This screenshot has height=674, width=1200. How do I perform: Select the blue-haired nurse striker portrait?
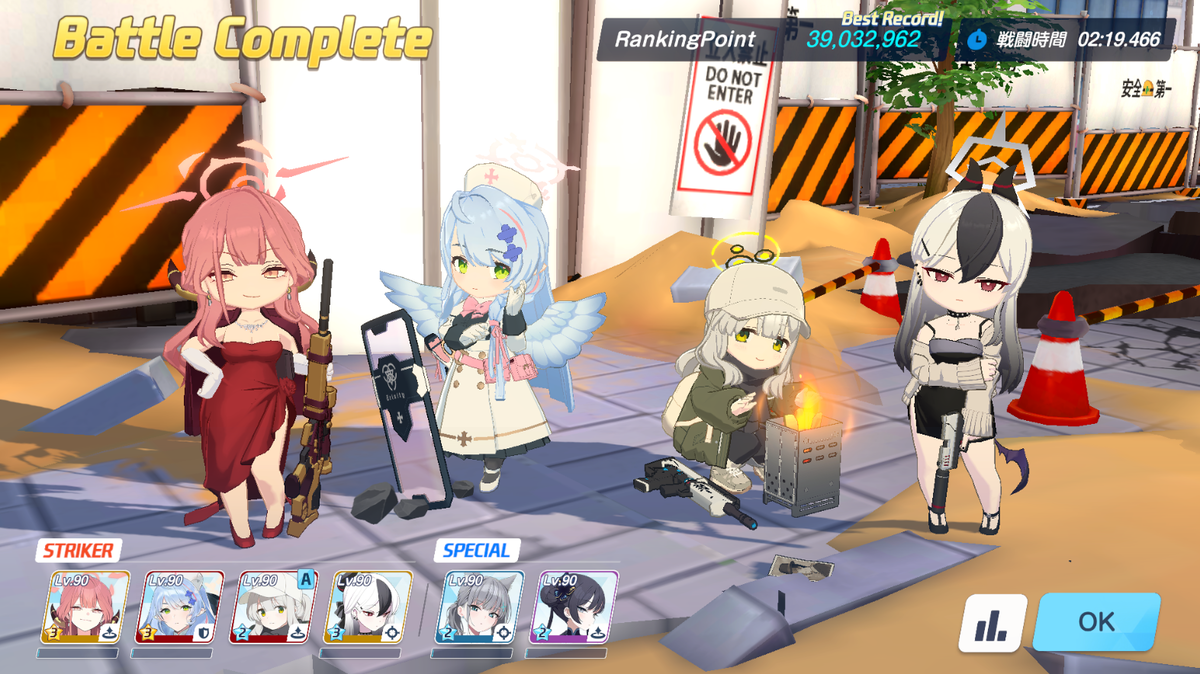181,607
